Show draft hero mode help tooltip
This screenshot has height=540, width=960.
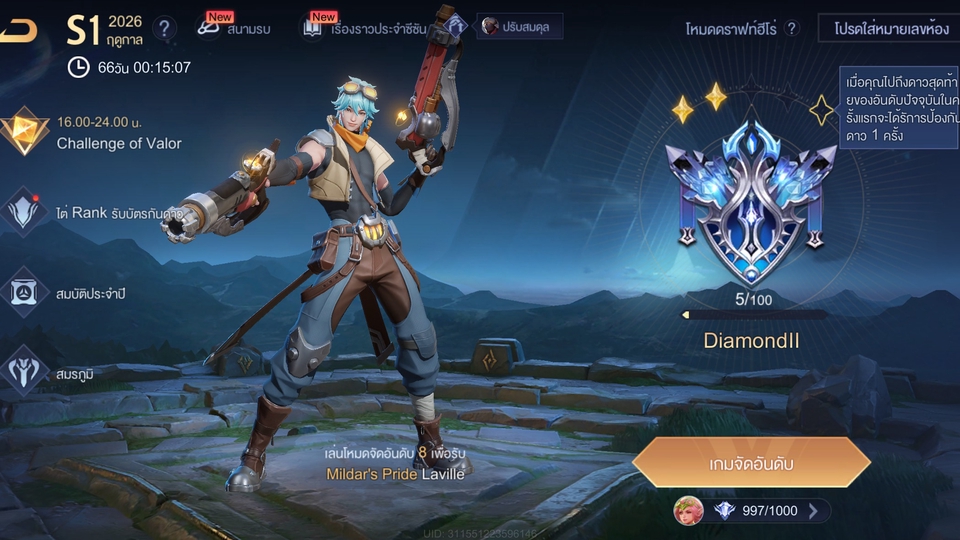tap(792, 28)
